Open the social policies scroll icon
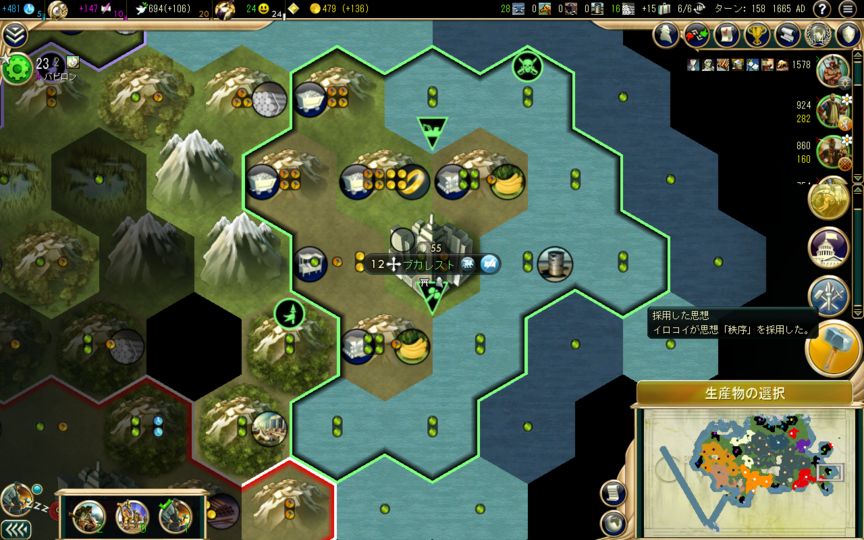Viewport: 864px width, 540px height. pyautogui.click(x=727, y=35)
